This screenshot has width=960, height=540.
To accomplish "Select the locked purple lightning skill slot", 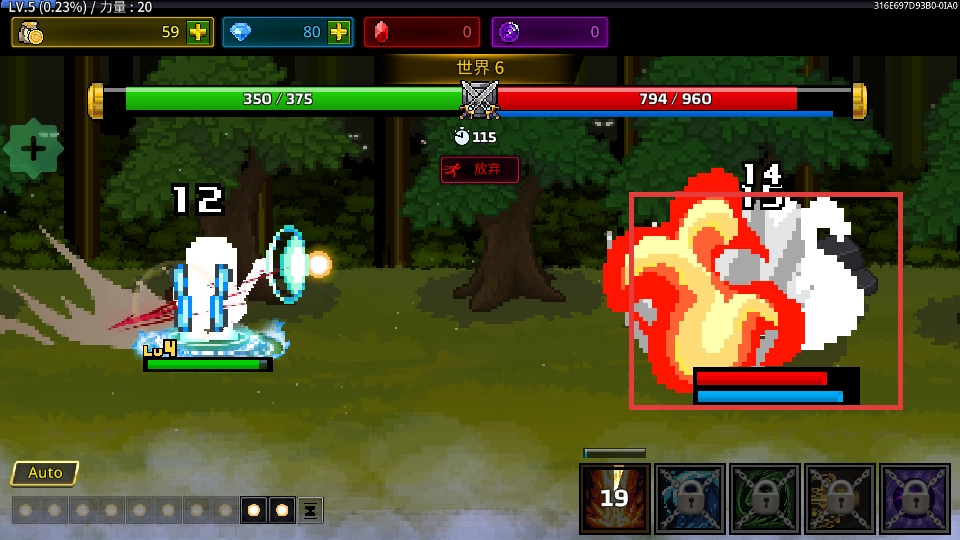I will (x=915, y=498).
